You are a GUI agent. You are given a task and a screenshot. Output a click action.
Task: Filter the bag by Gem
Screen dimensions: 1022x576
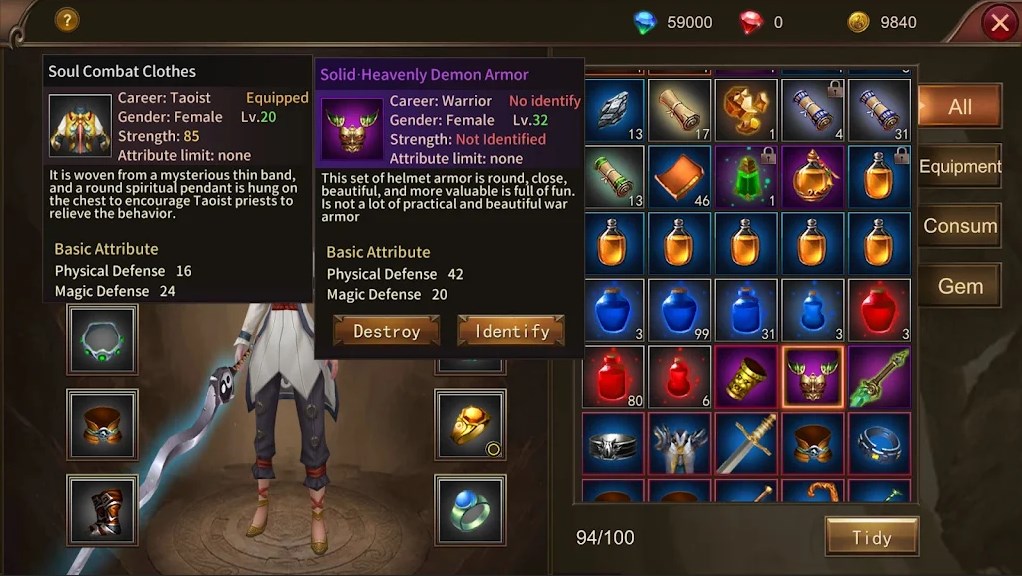[959, 286]
